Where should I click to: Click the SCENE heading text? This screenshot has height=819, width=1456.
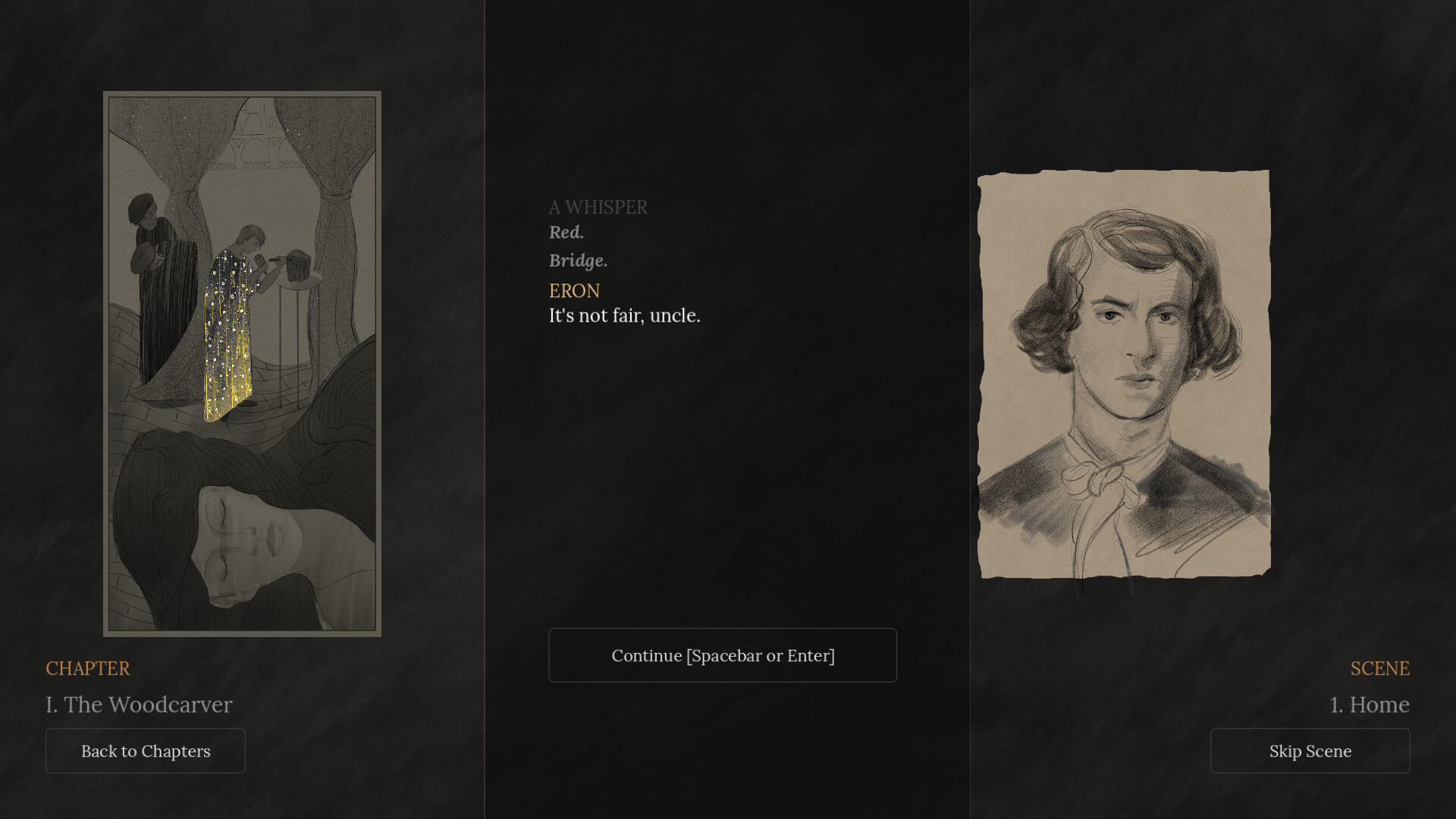click(x=1379, y=669)
